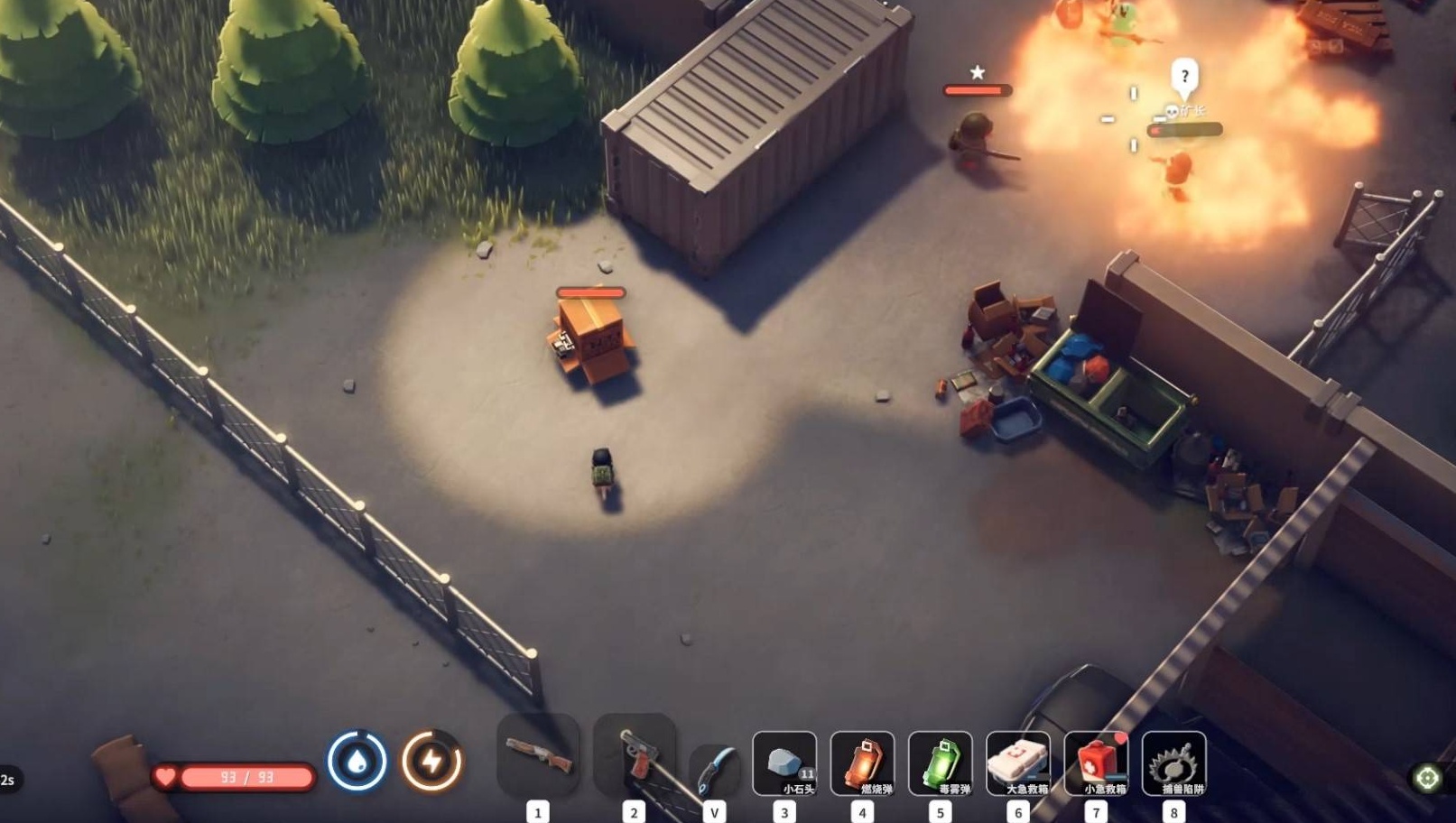Select the small red first aid kit (小急救箱)
Screen dimensions: 1456x823
tap(1096, 763)
